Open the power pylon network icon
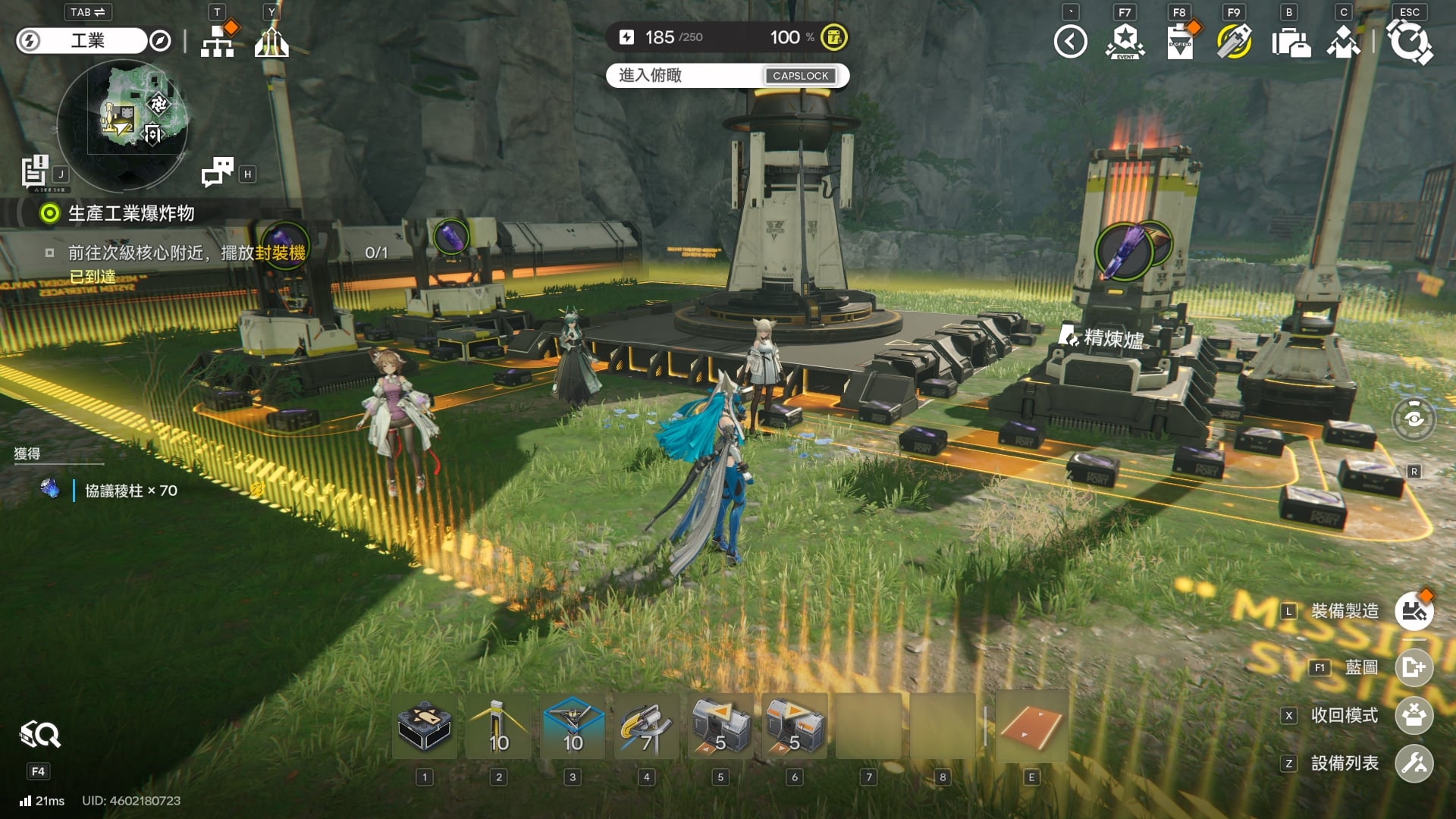1456x819 pixels. [x=271, y=42]
